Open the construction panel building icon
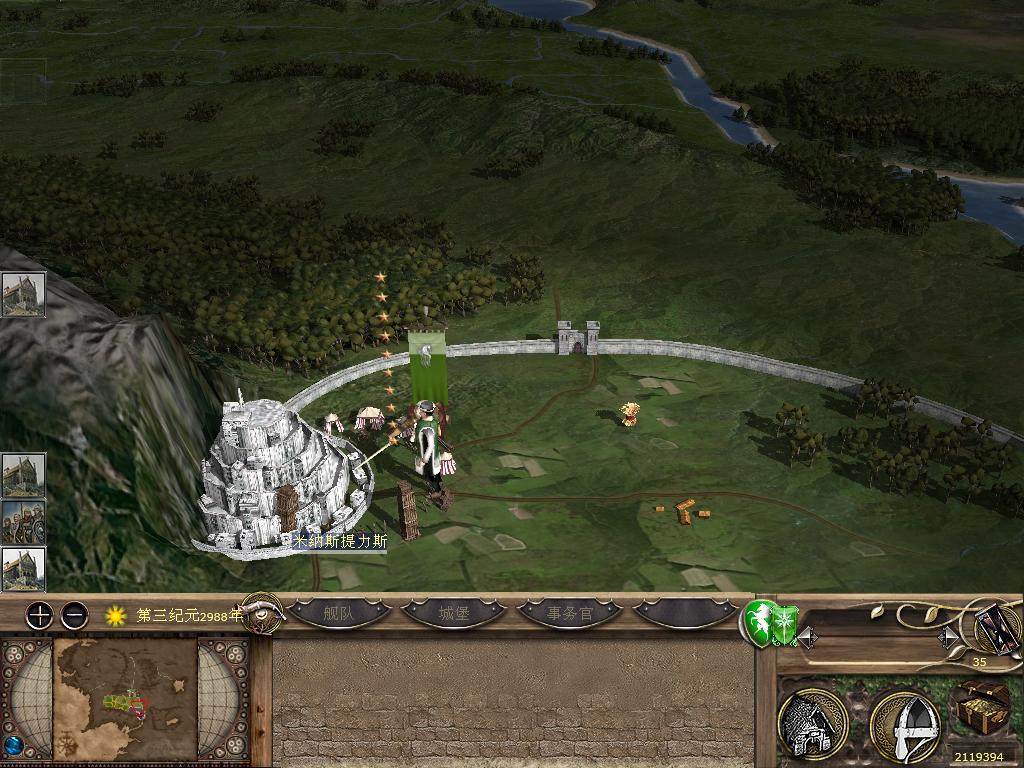This screenshot has height=768, width=1024. (x=813, y=724)
